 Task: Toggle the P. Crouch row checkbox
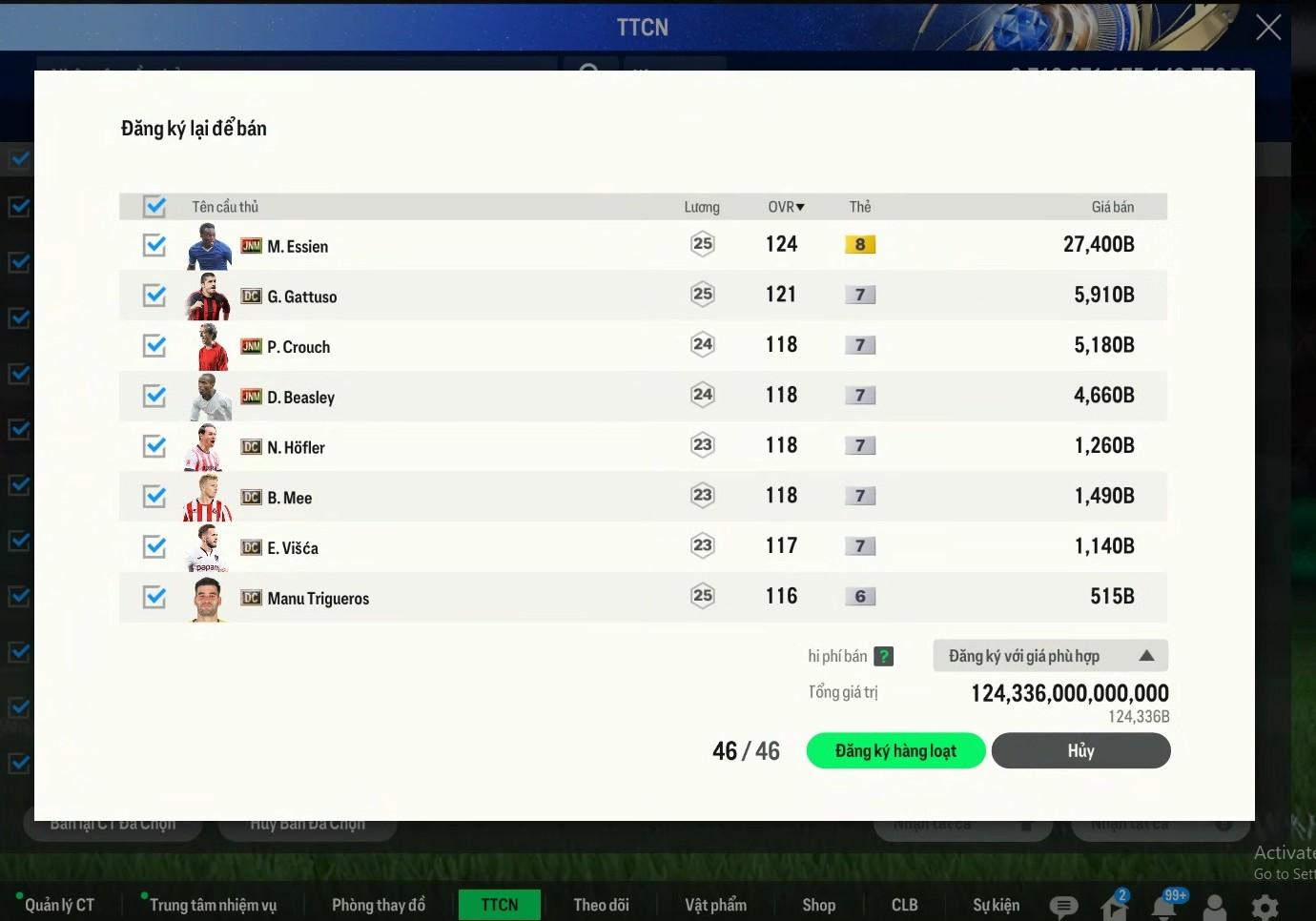tap(154, 346)
